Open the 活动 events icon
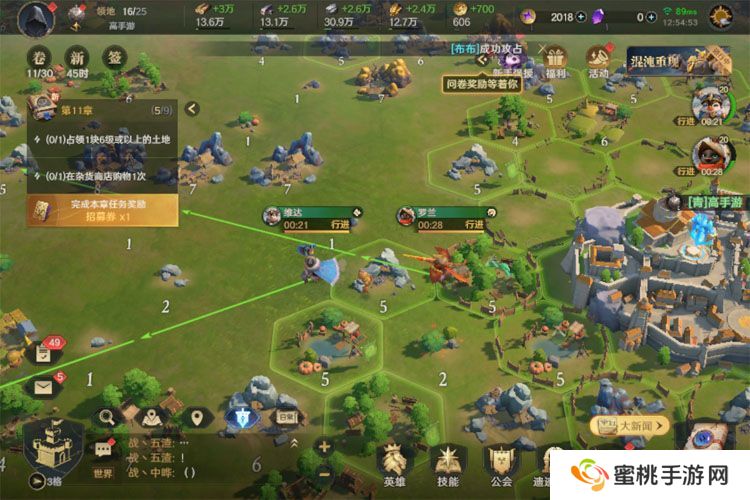This screenshot has height=500, width=750. click(599, 61)
